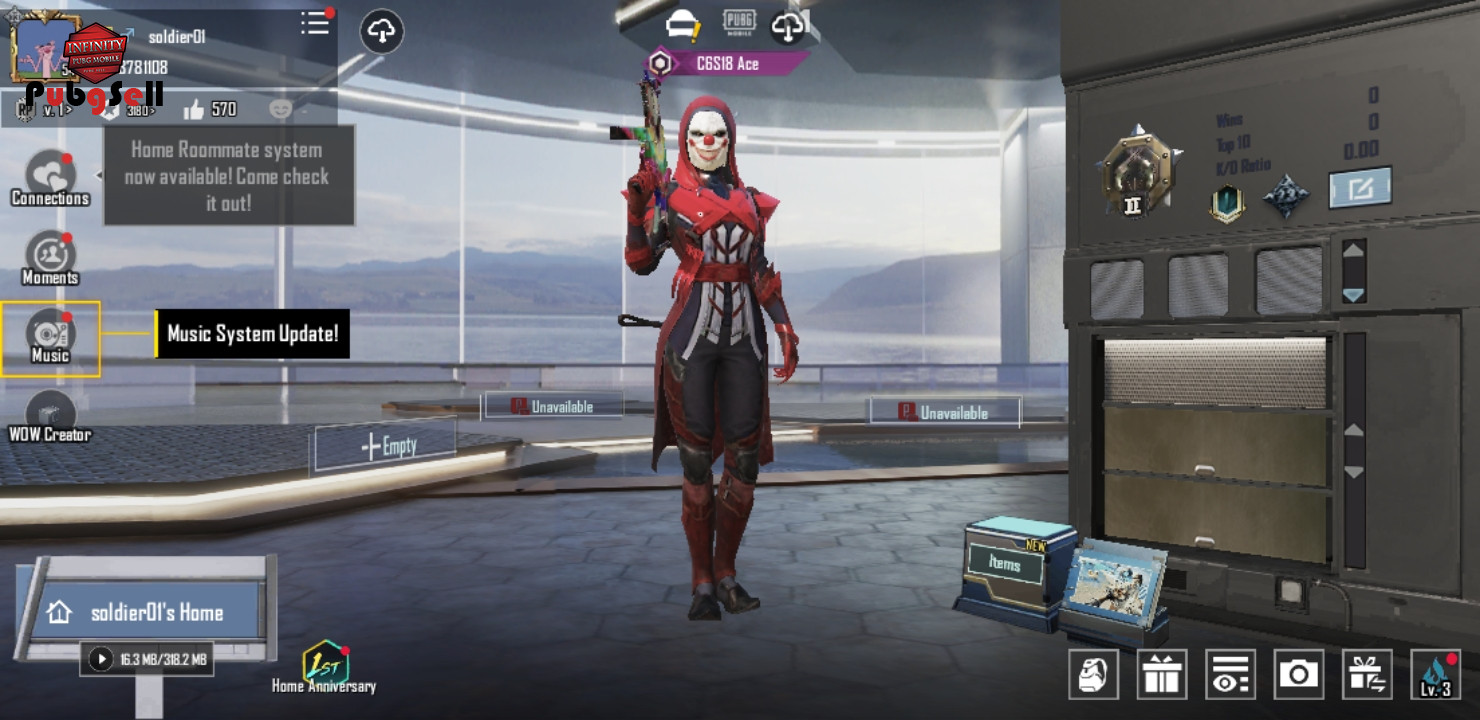1480x720 pixels.
Task: Click the thumbs-up likes counter
Action: (210, 109)
